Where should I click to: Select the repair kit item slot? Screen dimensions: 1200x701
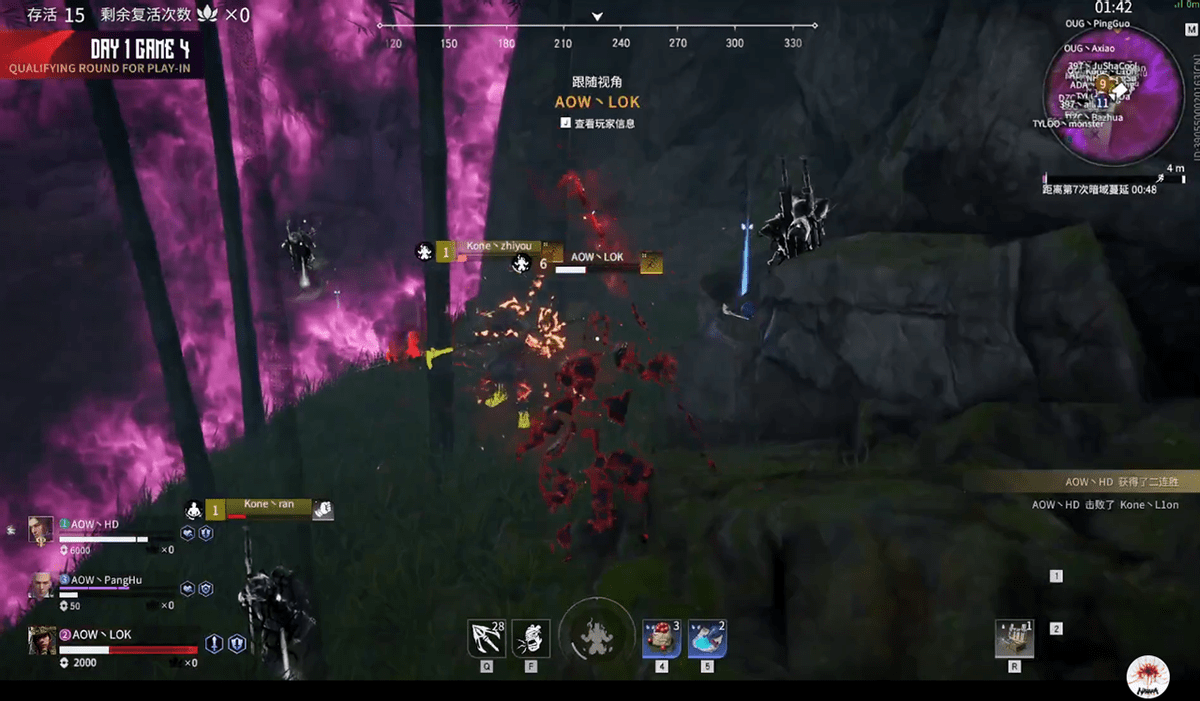pos(1014,638)
